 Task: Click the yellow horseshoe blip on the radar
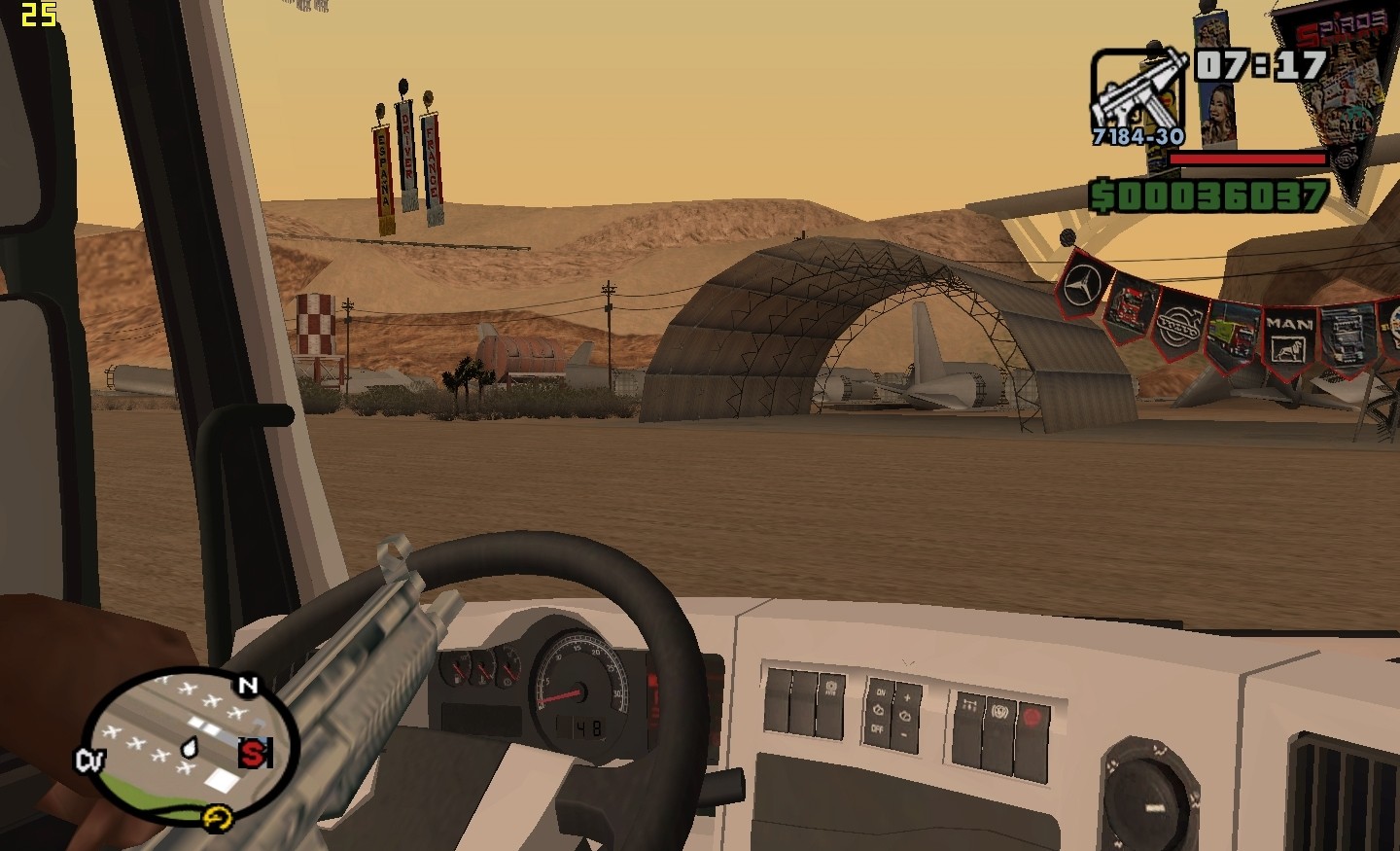point(216,820)
